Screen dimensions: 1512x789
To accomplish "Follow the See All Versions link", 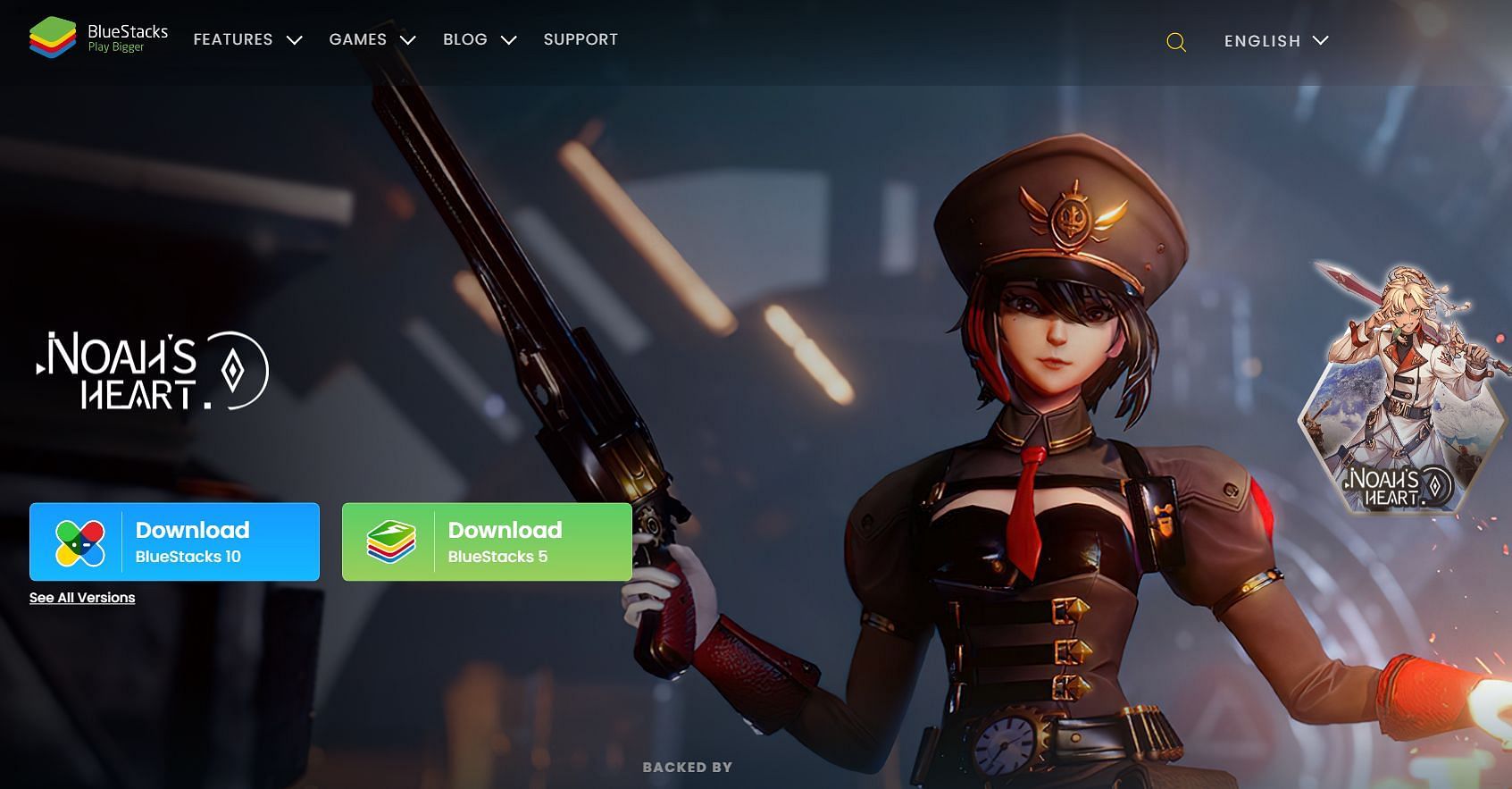I will (x=82, y=598).
